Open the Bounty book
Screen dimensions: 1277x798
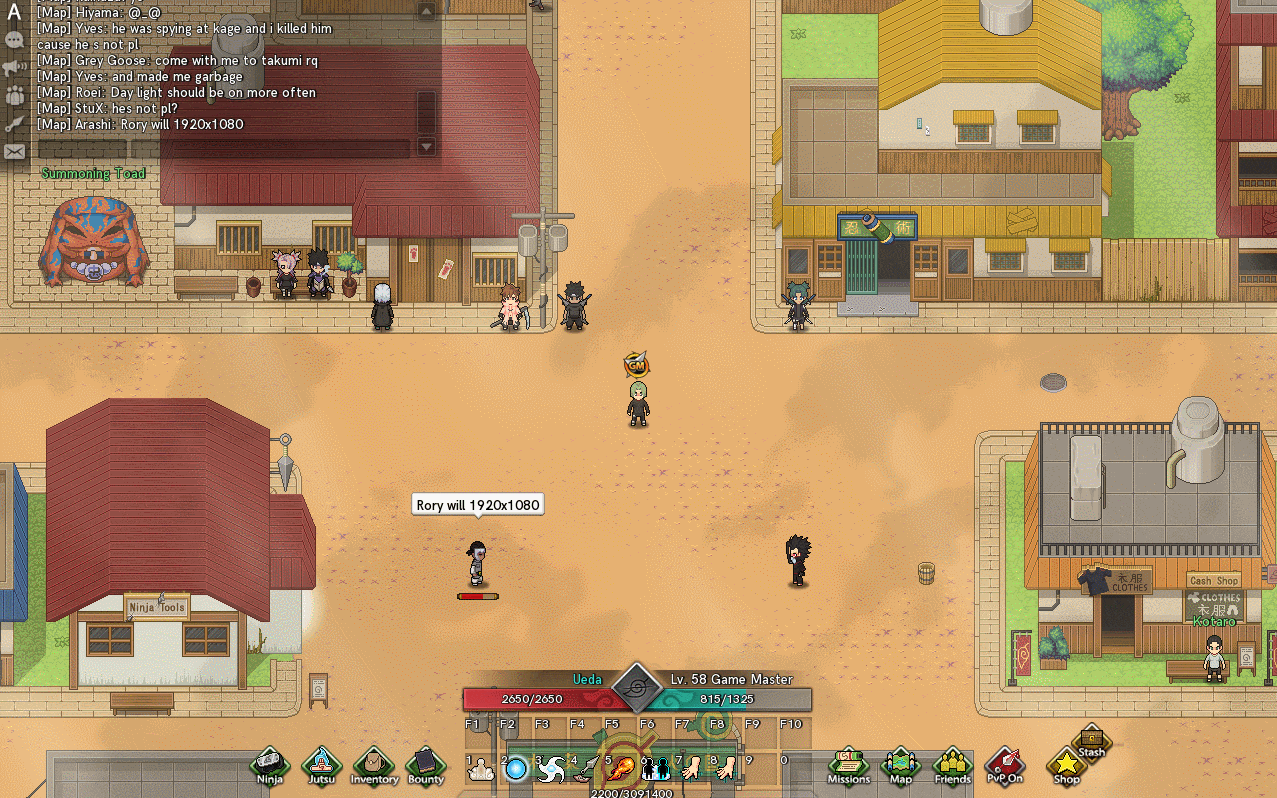pos(425,765)
